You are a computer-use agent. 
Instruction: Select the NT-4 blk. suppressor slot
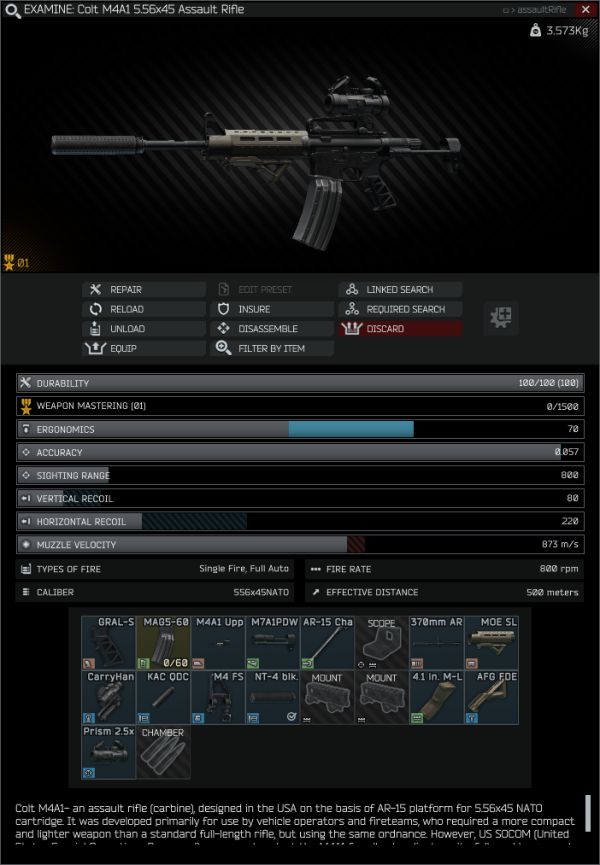click(273, 698)
